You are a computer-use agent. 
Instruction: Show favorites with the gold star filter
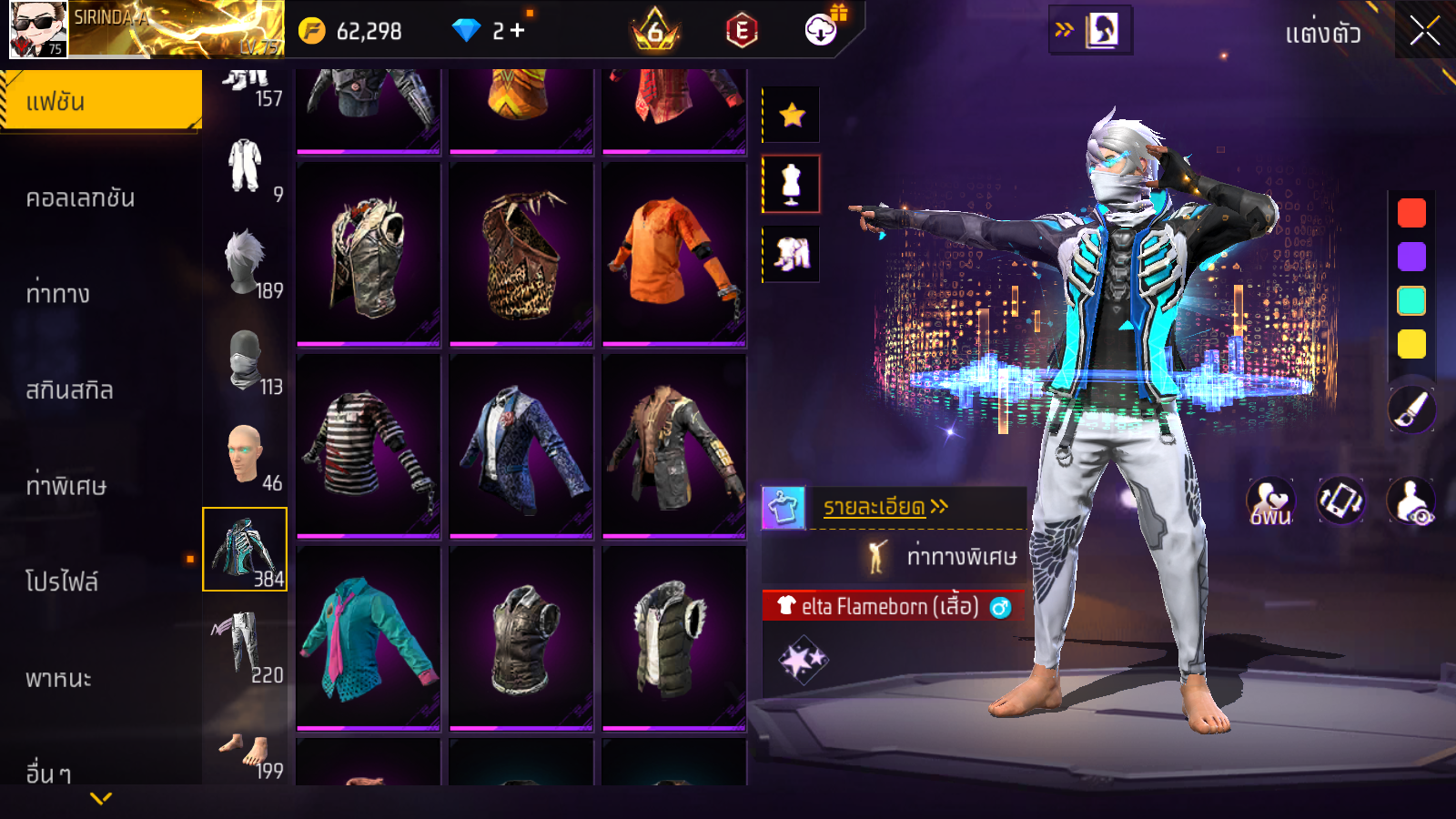pos(792,115)
